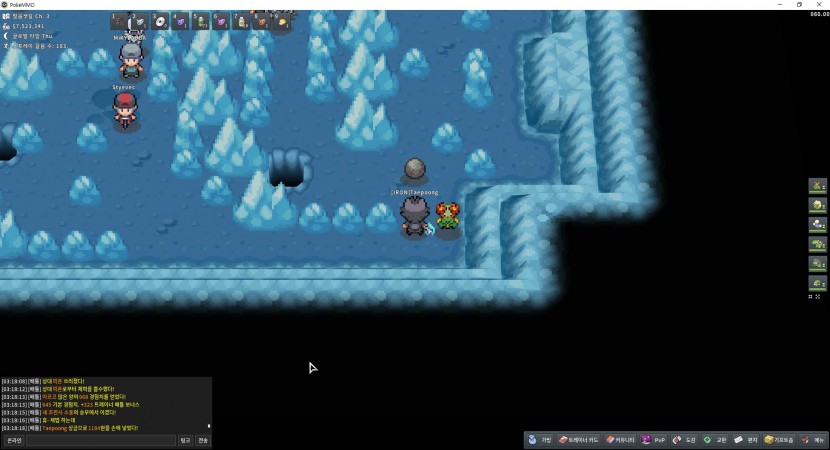Select the yellow item in hotbar slot 9
The width and height of the screenshot is (830, 450).
[283, 21]
